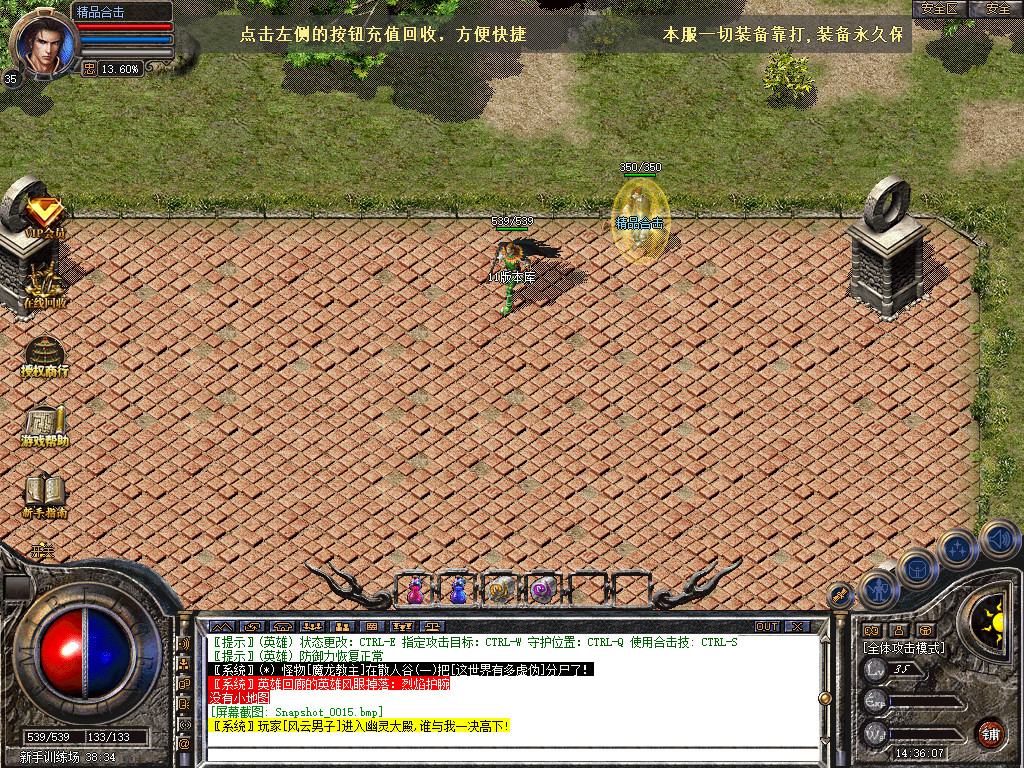Open the skills sparkle round button
This screenshot has width=1024, height=768.
click(x=958, y=549)
